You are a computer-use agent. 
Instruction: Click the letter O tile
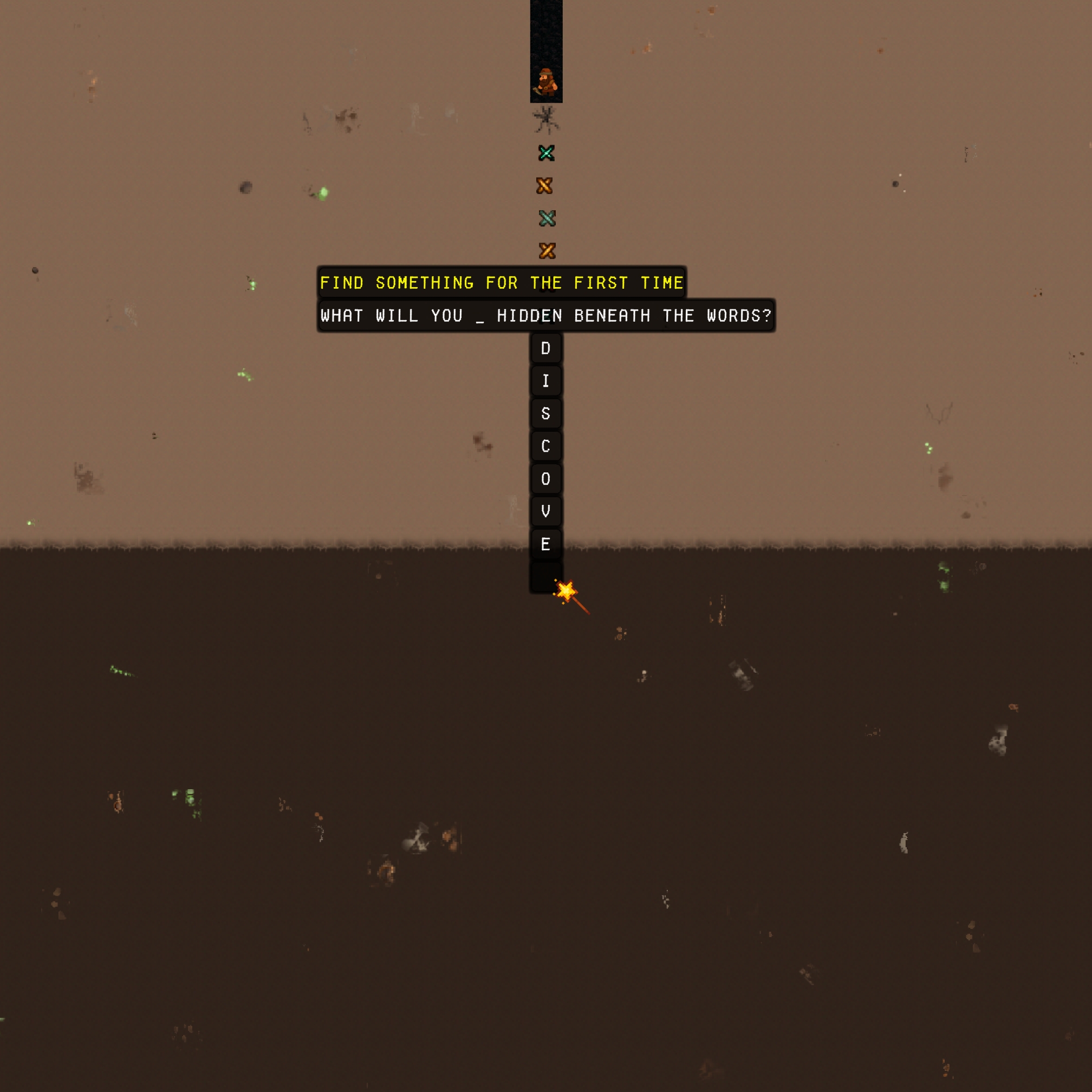[545, 479]
